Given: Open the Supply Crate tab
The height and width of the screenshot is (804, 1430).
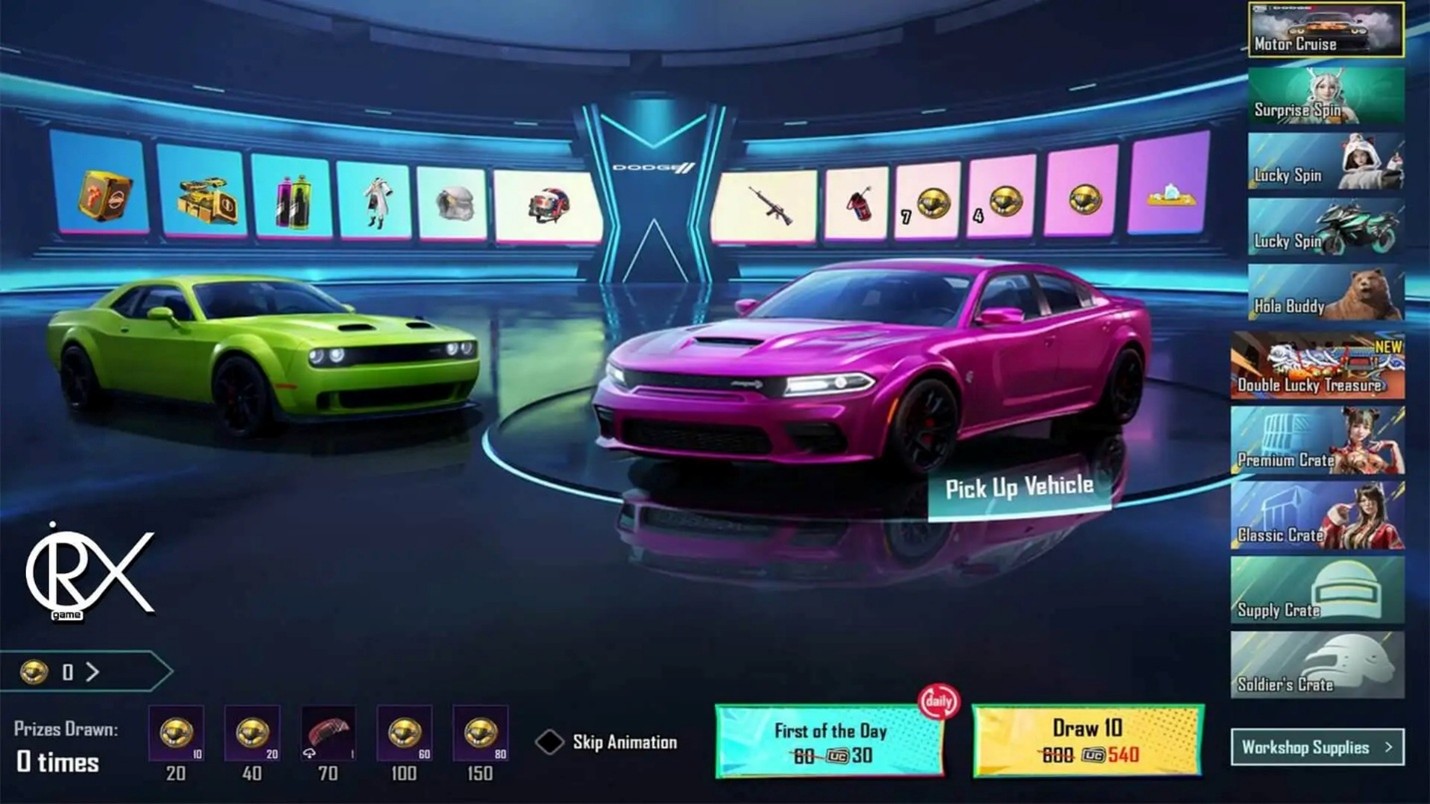Looking at the screenshot, I should tap(1317, 591).
